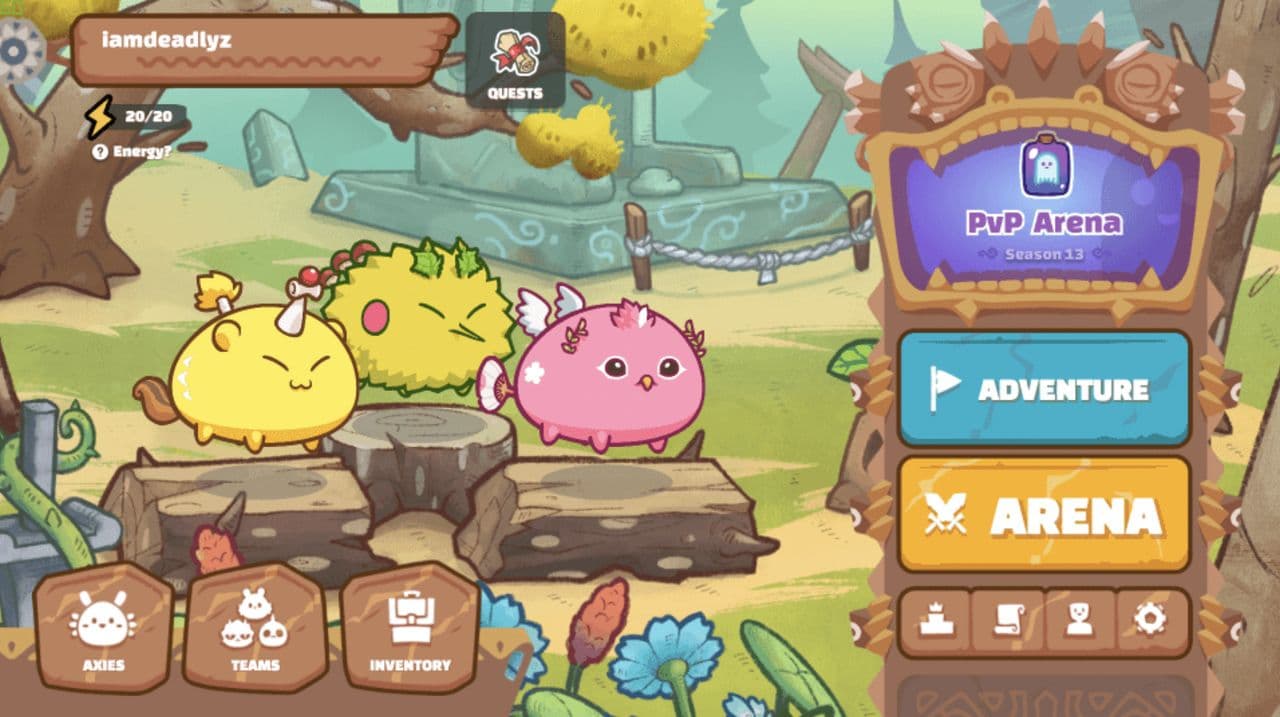View the profile via the person icon
The image size is (1280, 717).
pyautogui.click(x=1079, y=621)
